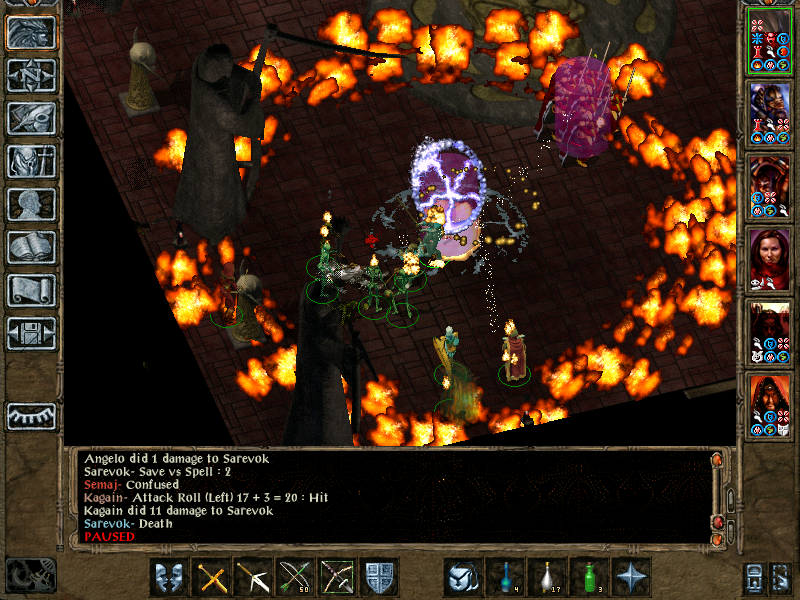Show the character record silhouette button
The height and width of the screenshot is (600, 800).
(31, 205)
